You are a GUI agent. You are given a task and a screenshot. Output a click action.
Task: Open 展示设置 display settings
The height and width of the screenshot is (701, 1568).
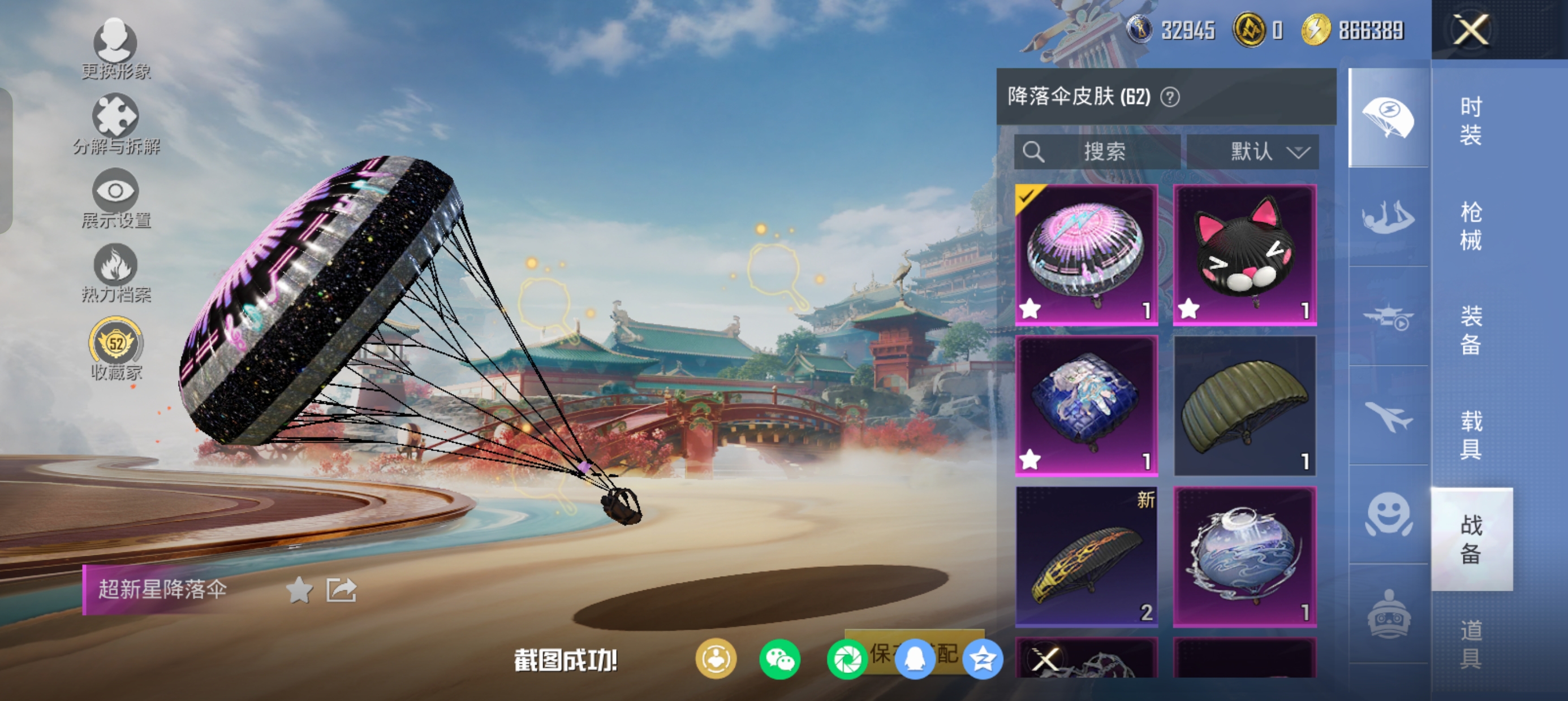point(115,198)
